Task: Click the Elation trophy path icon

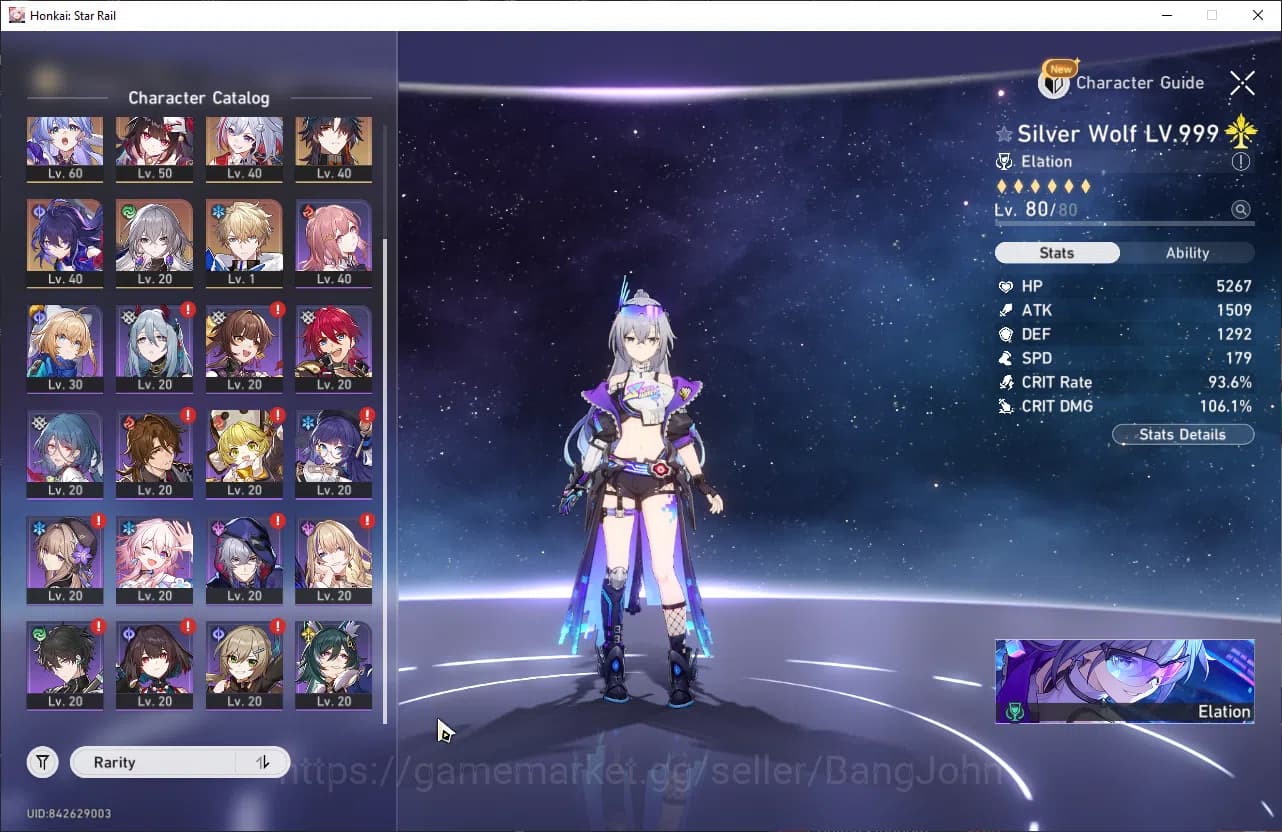Action: (1003, 161)
